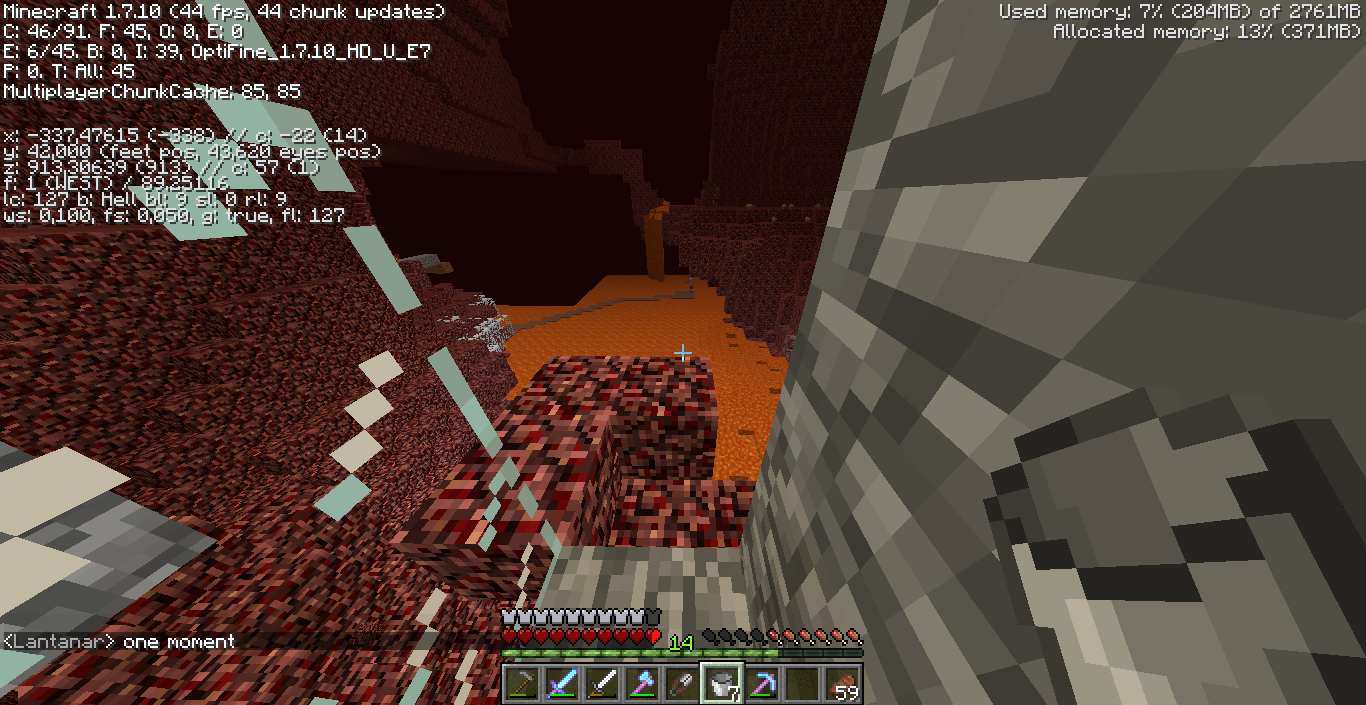Viewport: 1366px width, 705px height.
Task: Select the enchanted diamond axe slot
Action: tap(642, 684)
